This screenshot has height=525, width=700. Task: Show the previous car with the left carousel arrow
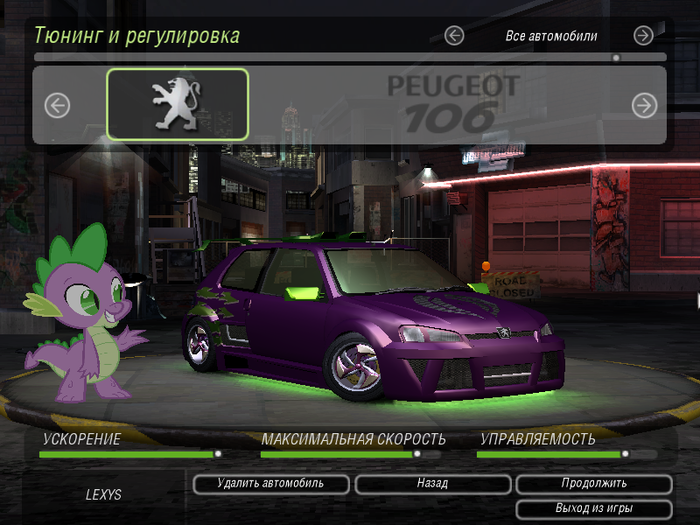coord(57,105)
